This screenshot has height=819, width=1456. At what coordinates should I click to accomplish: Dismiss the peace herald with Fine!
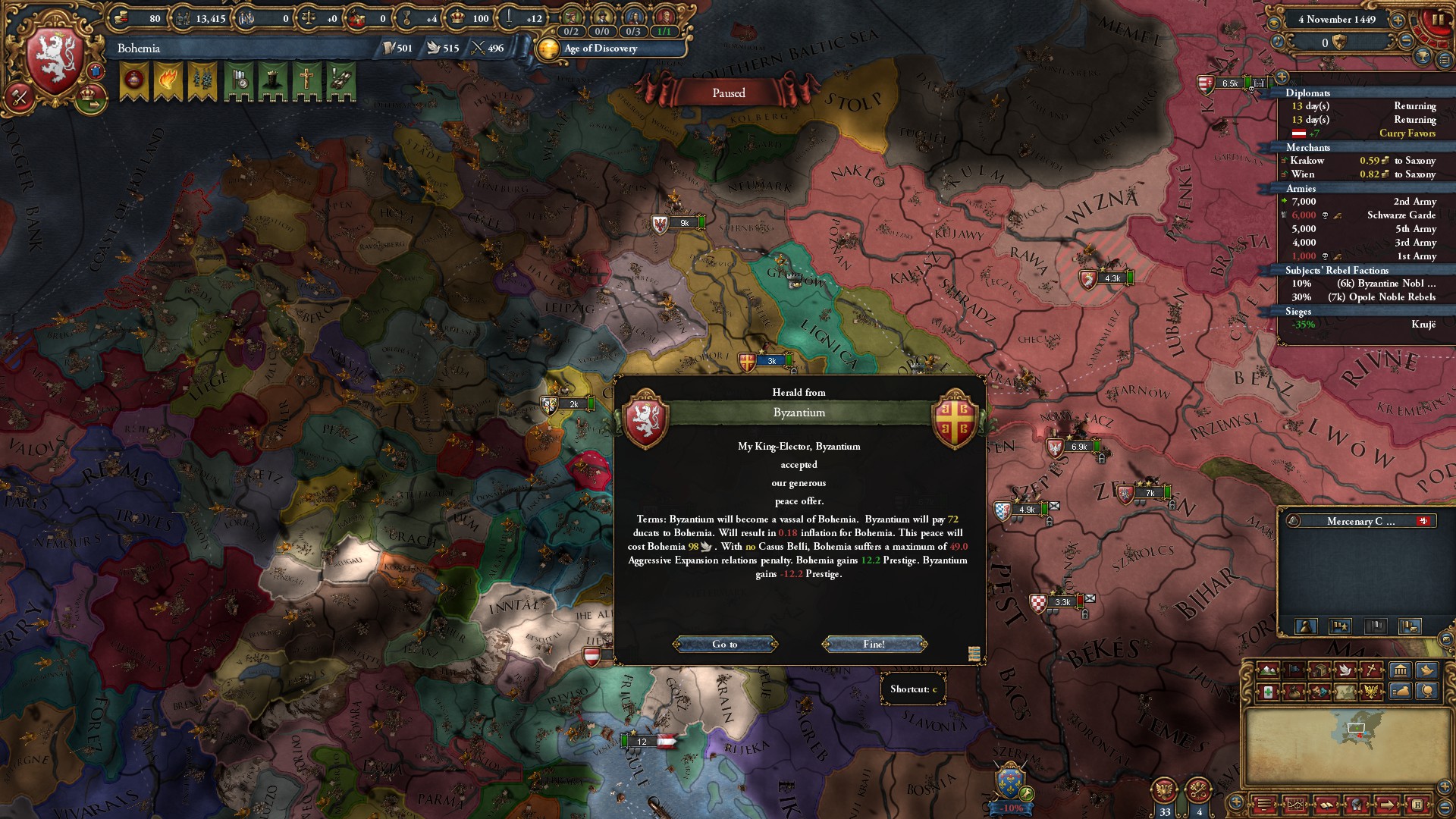(x=874, y=644)
